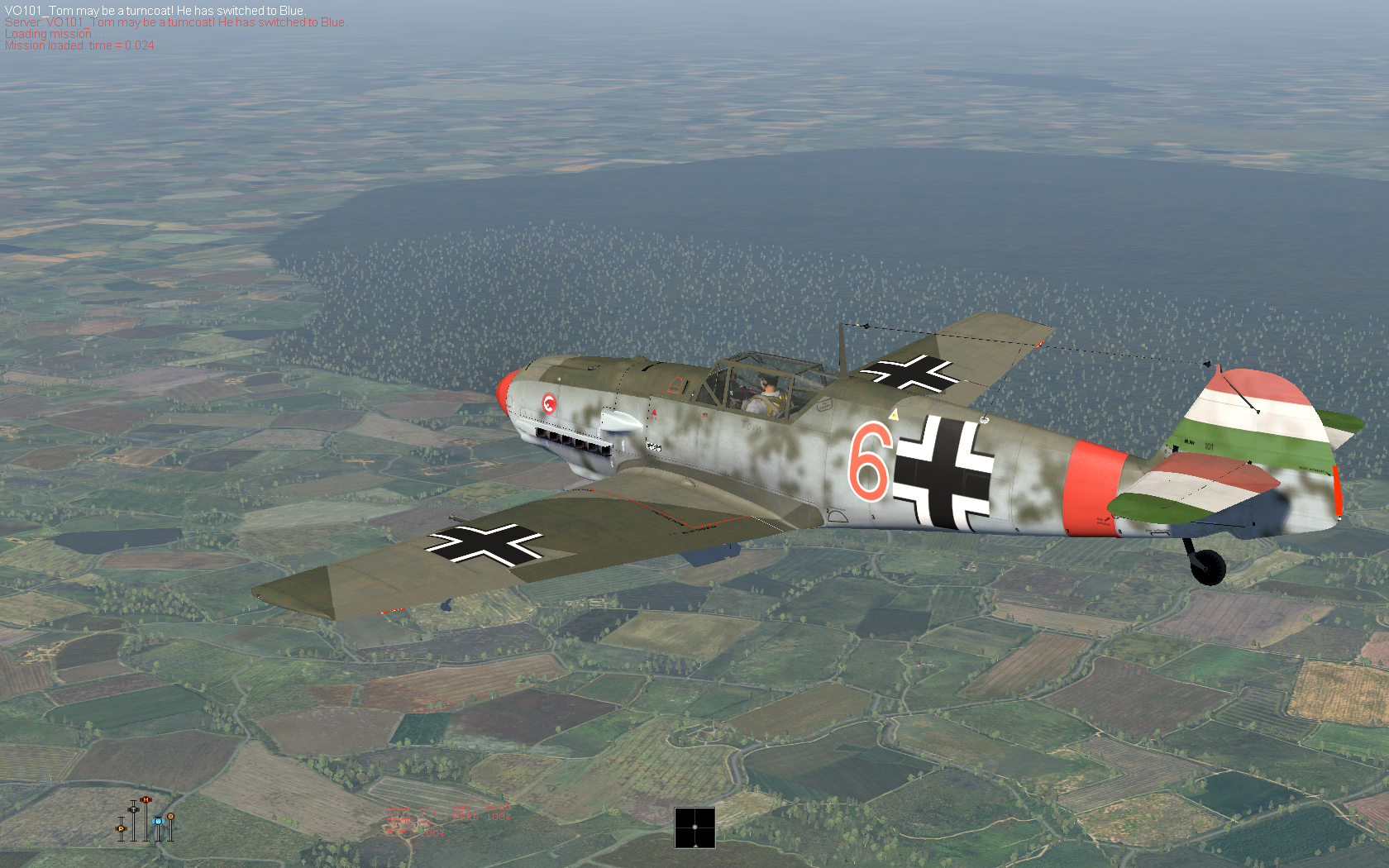1389x868 pixels.
Task: Select the oil radiator lever O knob
Action: pyautogui.click(x=170, y=817)
